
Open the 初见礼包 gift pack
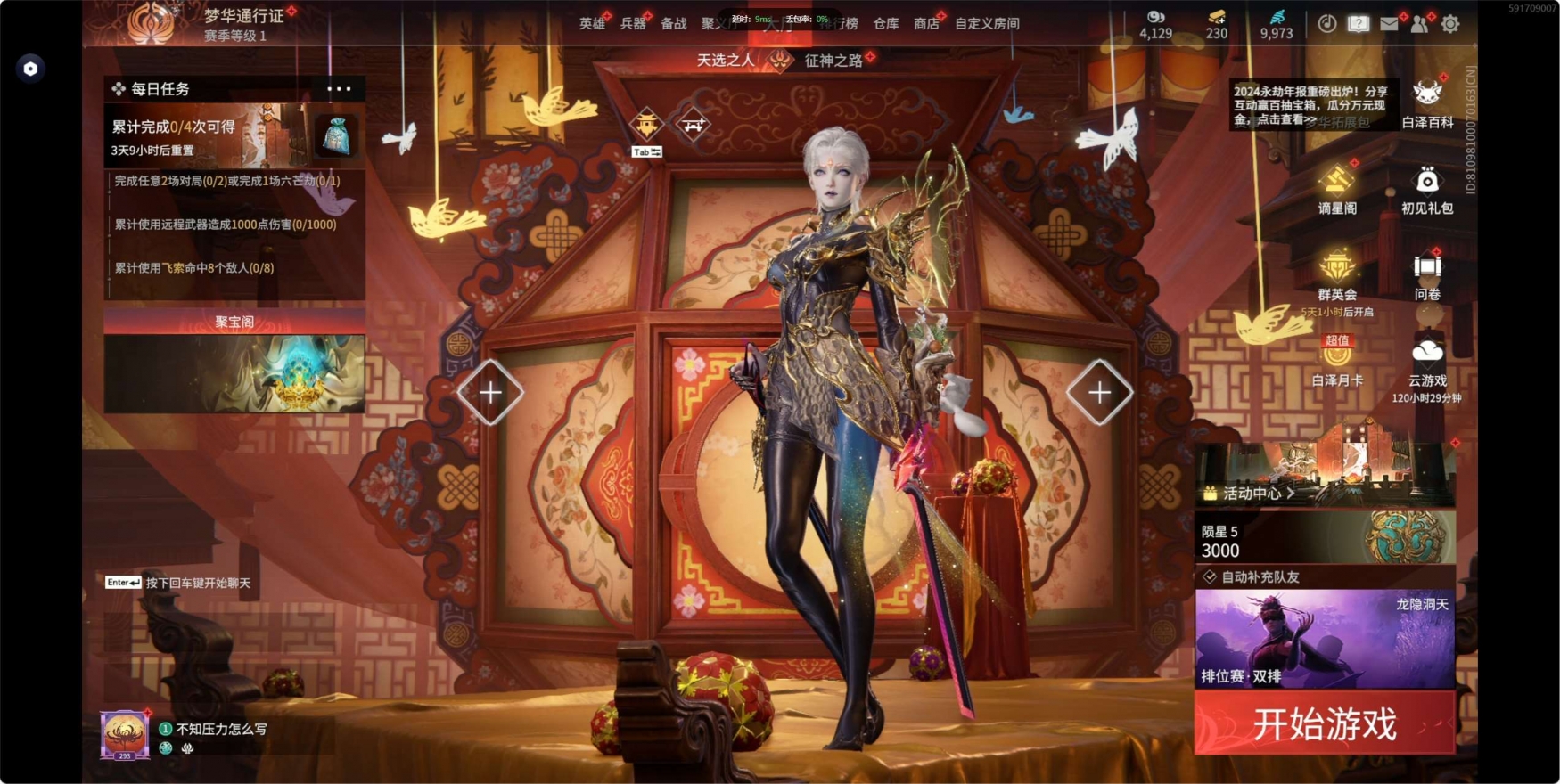(1427, 189)
